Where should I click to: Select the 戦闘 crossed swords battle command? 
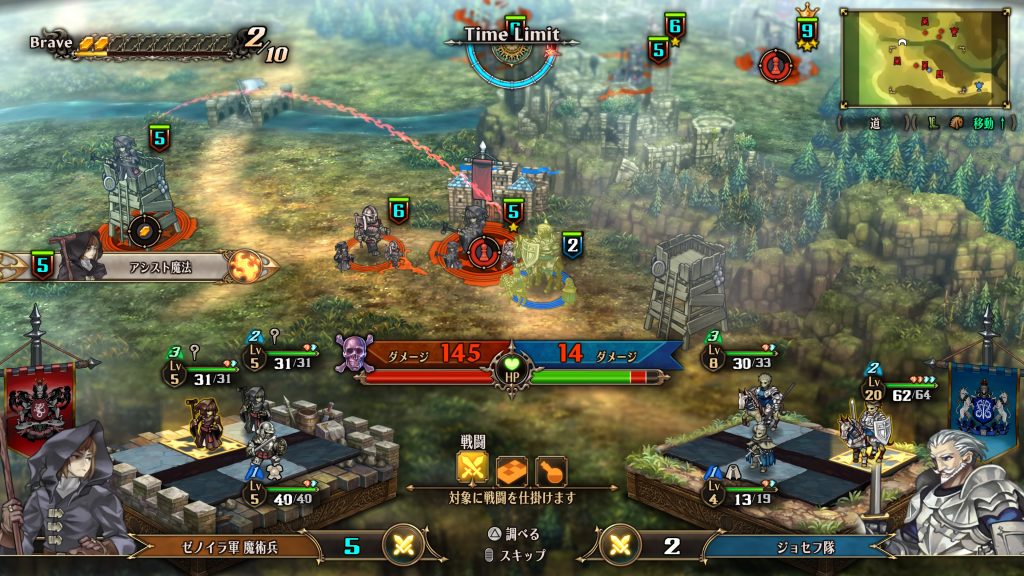point(473,469)
